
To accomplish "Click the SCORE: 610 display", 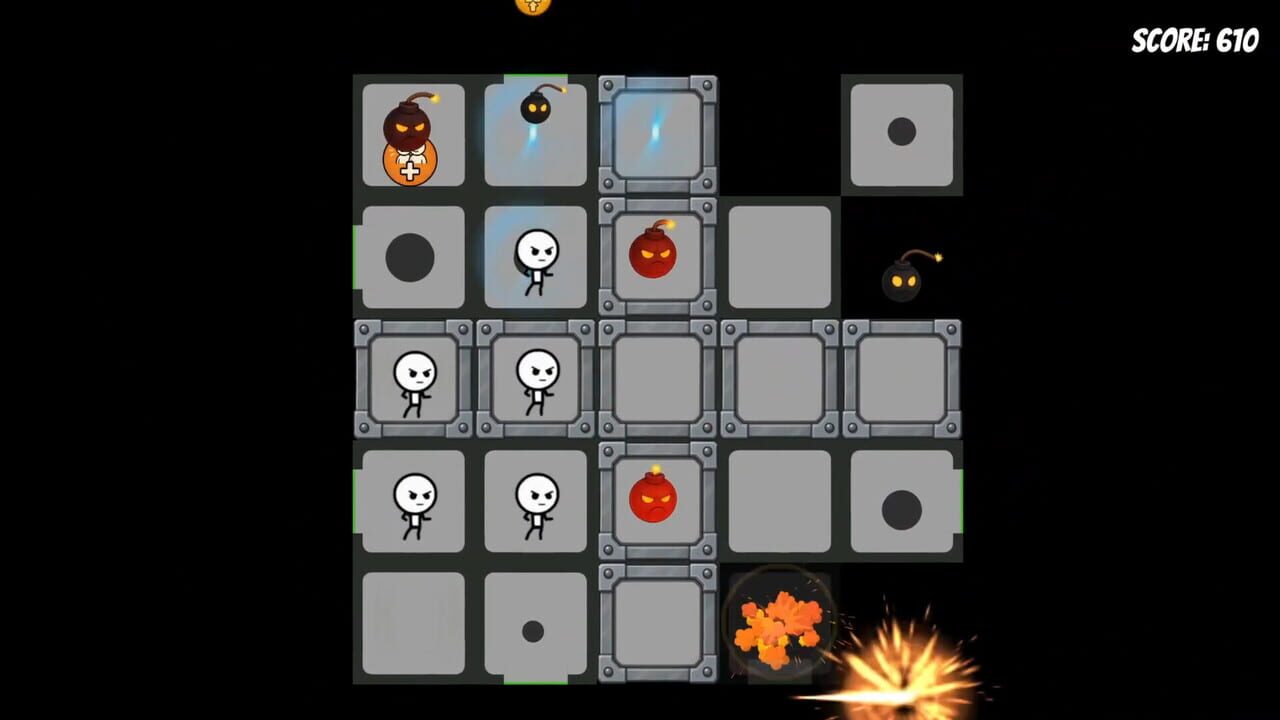I will pos(1193,40).
